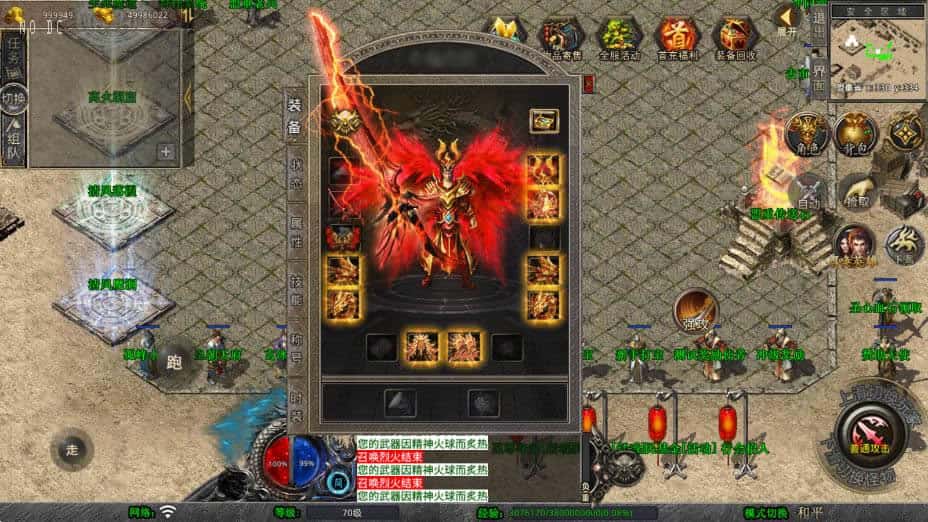The height and width of the screenshot is (522, 928).
Task: Toggle the 跑 run movement button
Action: (173, 361)
